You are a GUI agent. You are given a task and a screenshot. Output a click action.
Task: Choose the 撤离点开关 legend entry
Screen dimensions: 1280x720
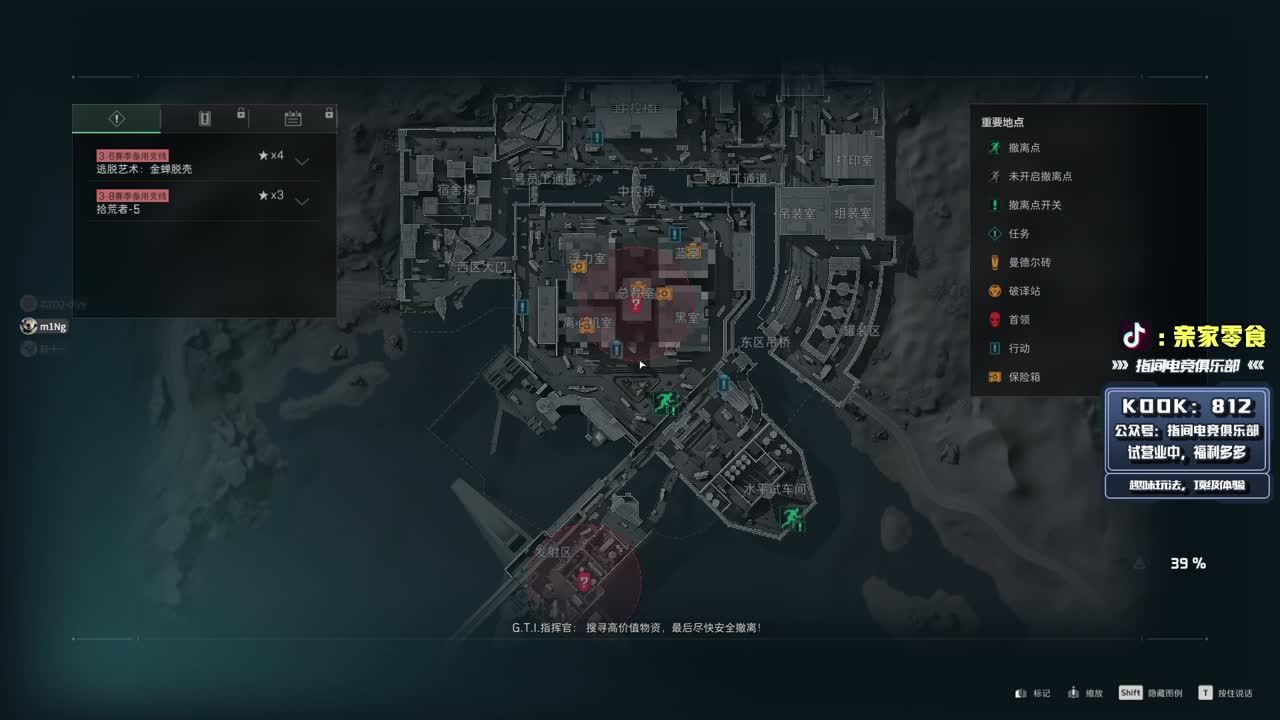coord(1035,205)
